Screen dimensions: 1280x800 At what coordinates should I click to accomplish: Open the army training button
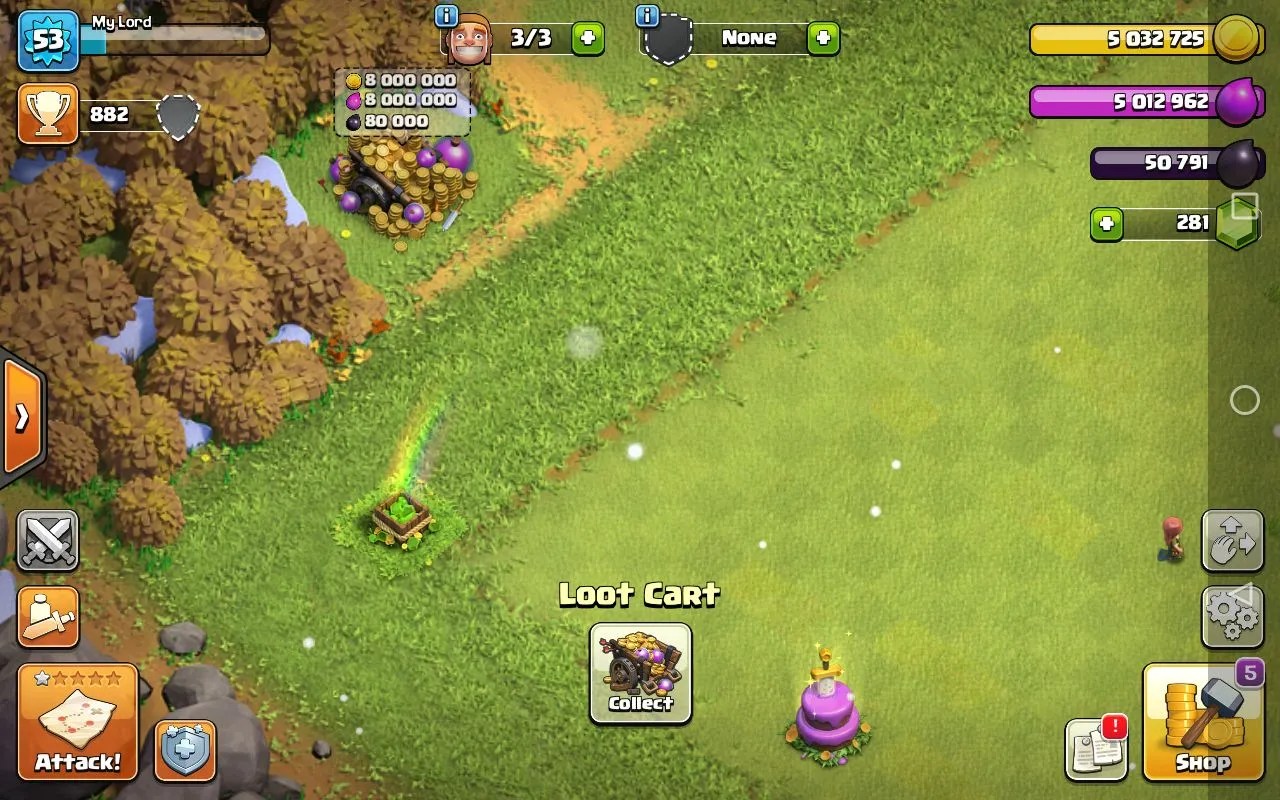pos(47,616)
